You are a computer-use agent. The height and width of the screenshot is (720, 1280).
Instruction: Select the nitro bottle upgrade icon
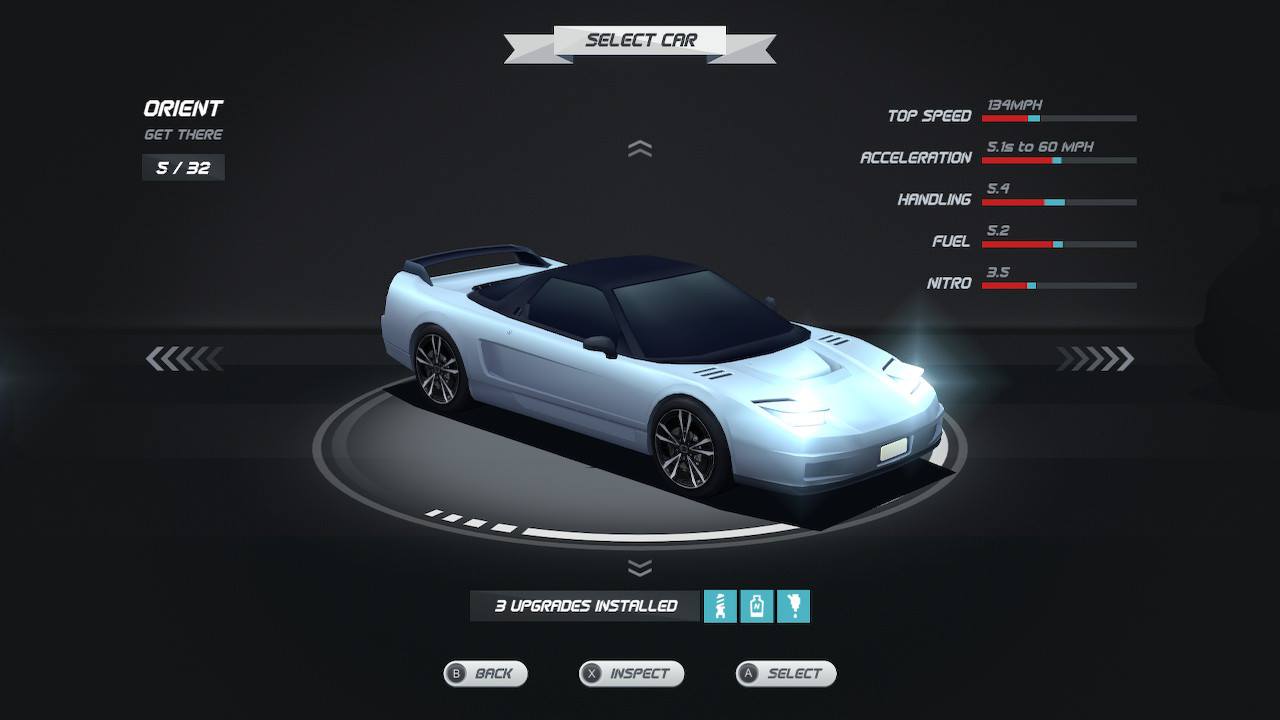pyautogui.click(x=757, y=606)
